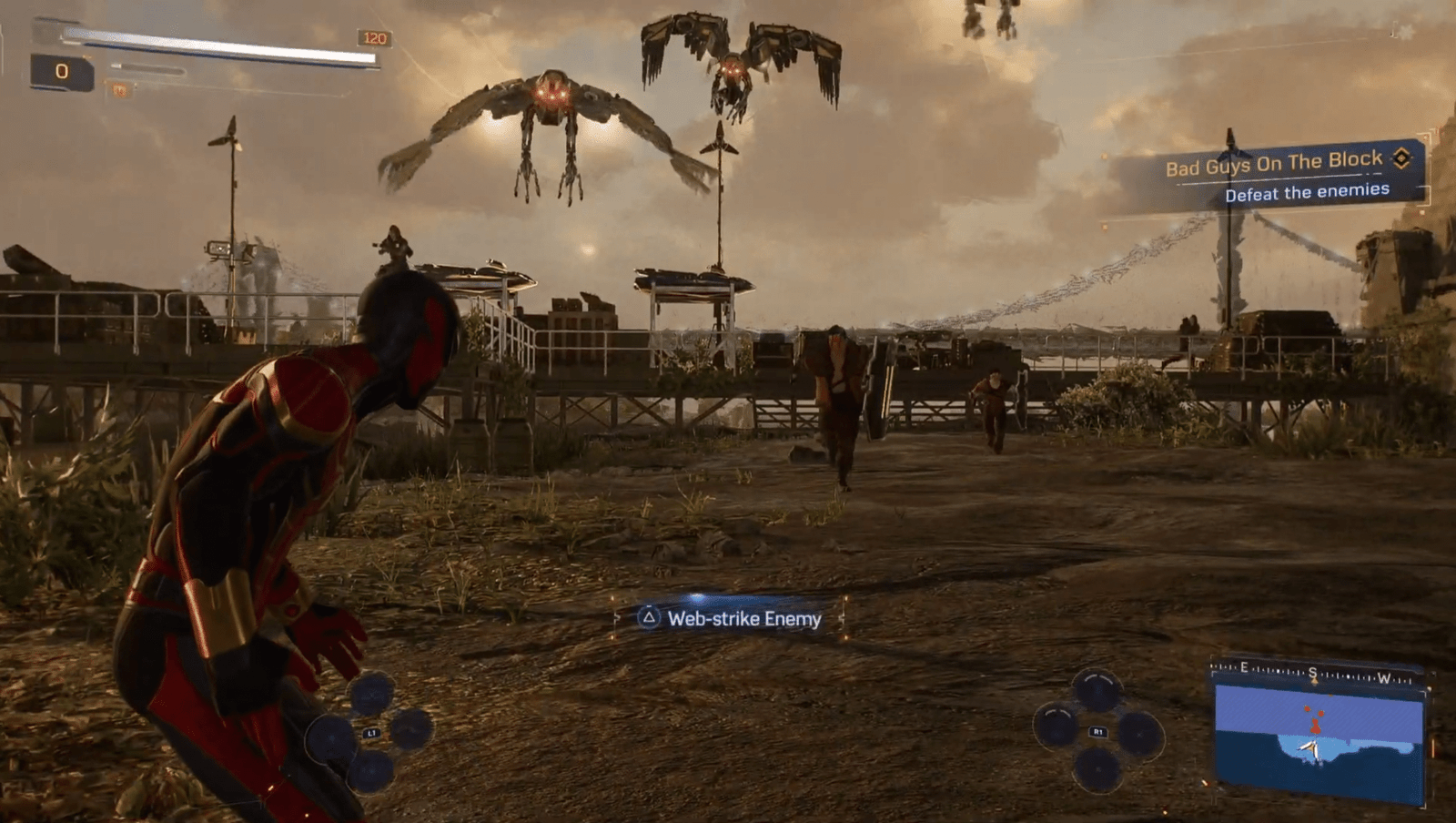Select the red enemy marker on the minimap
This screenshot has height=823, width=1456.
click(x=1315, y=726)
